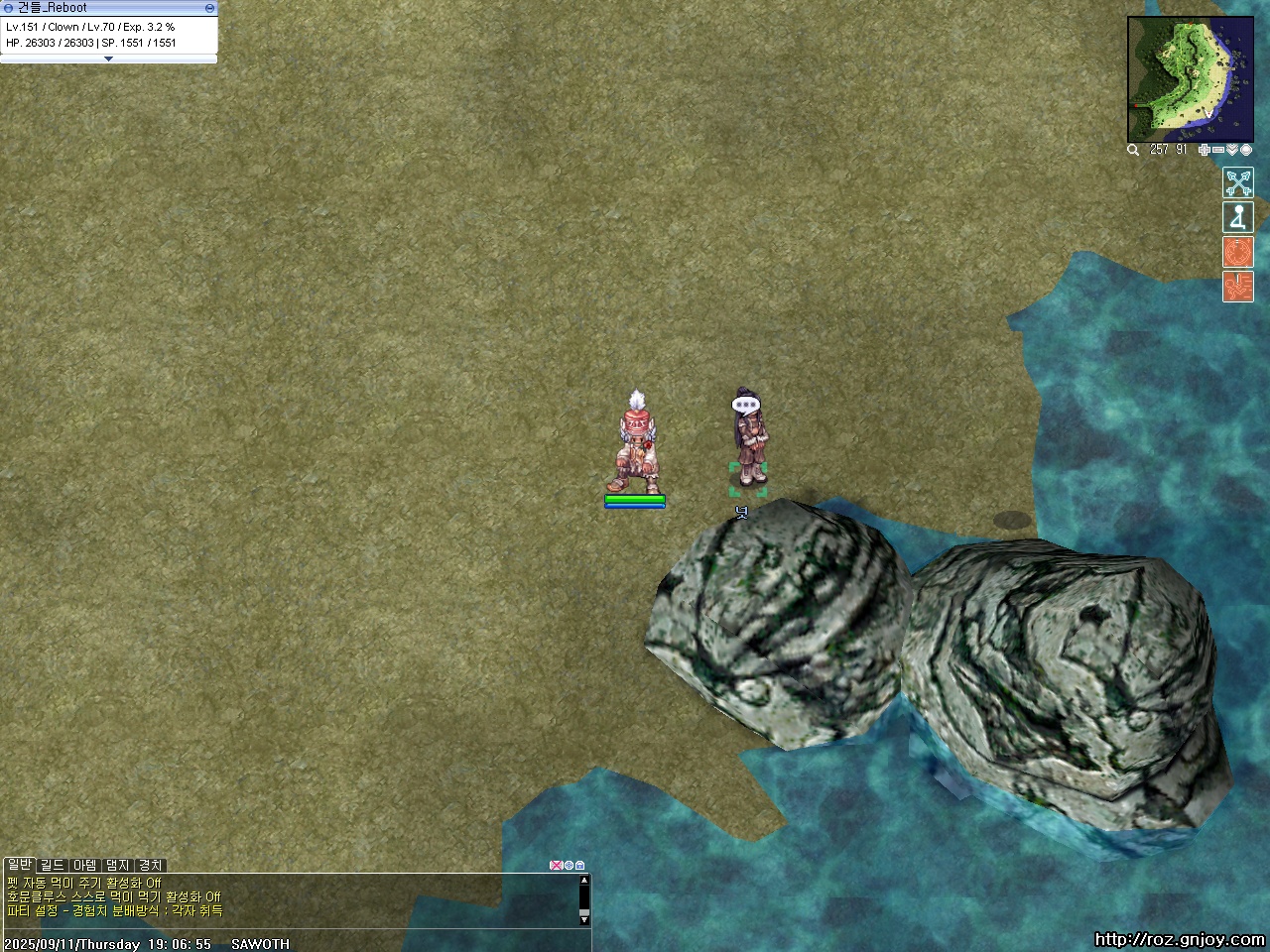Click the round globe minimap button
This screenshot has width=1270, height=952.
click(x=1246, y=150)
